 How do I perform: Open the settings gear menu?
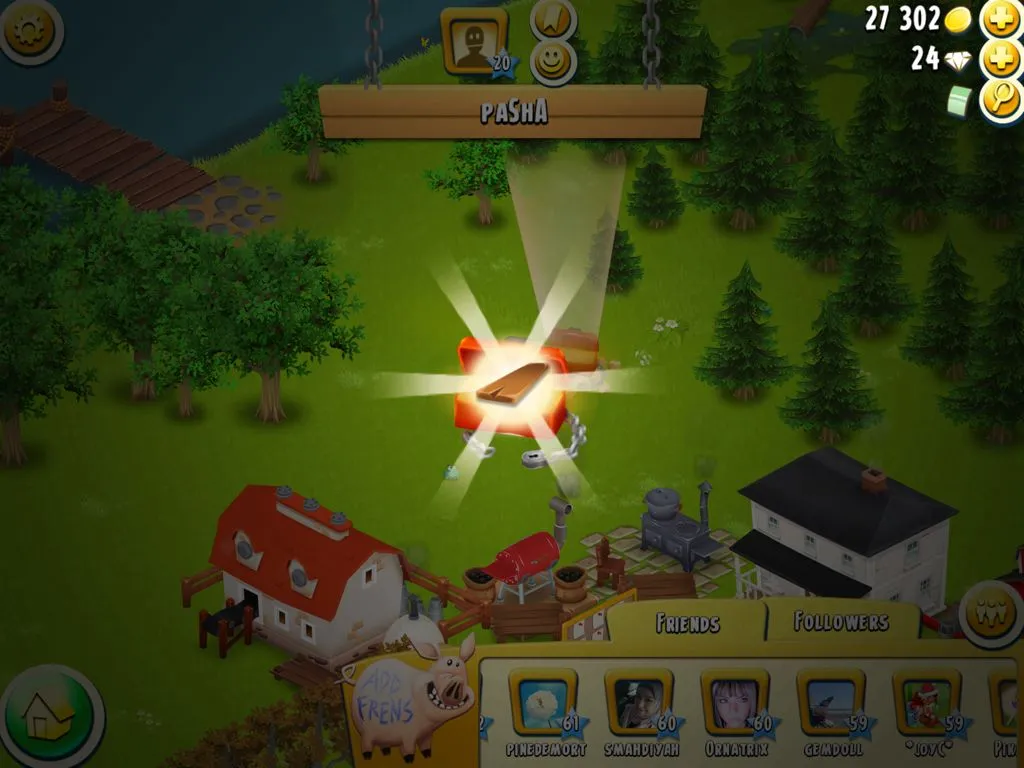pyautogui.click(x=30, y=32)
